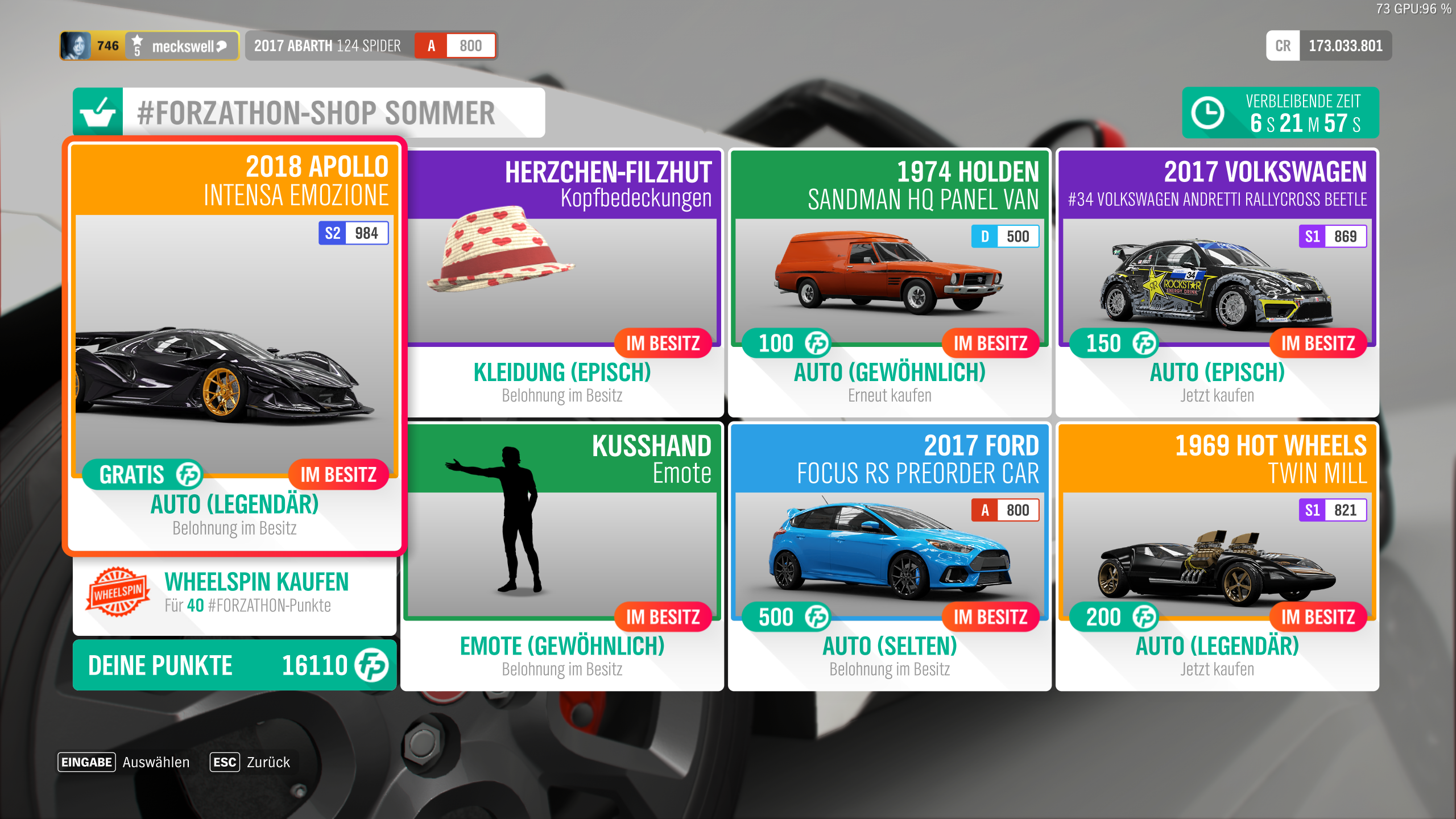The width and height of the screenshot is (1456, 819).
Task: Click the IM BESITZ badge on the Ford Focus card
Action: pyautogui.click(x=990, y=617)
